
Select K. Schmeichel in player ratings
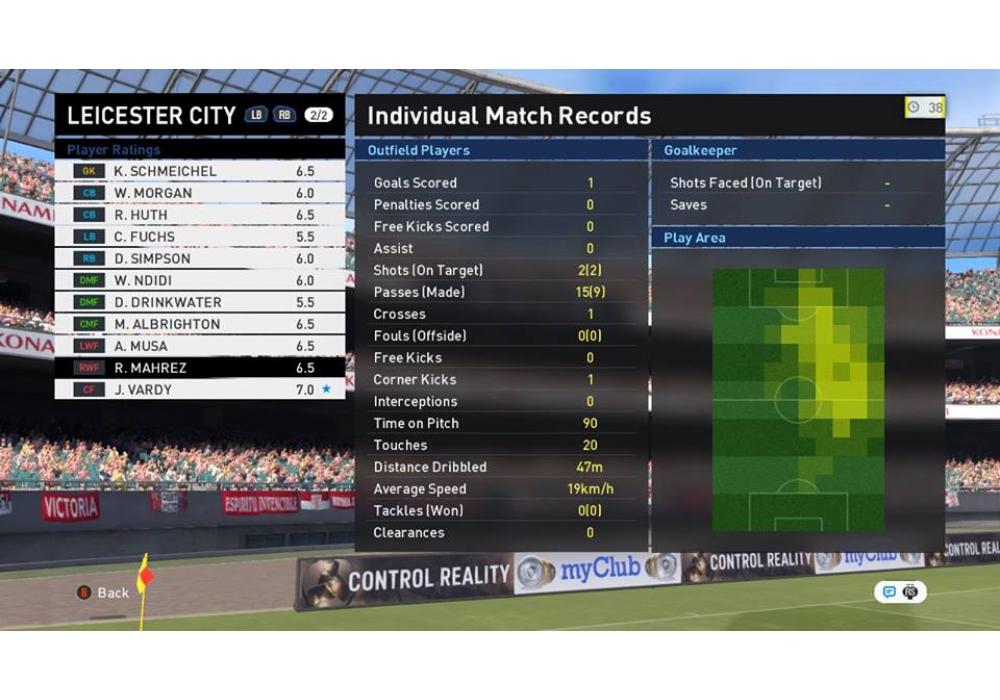pos(199,171)
